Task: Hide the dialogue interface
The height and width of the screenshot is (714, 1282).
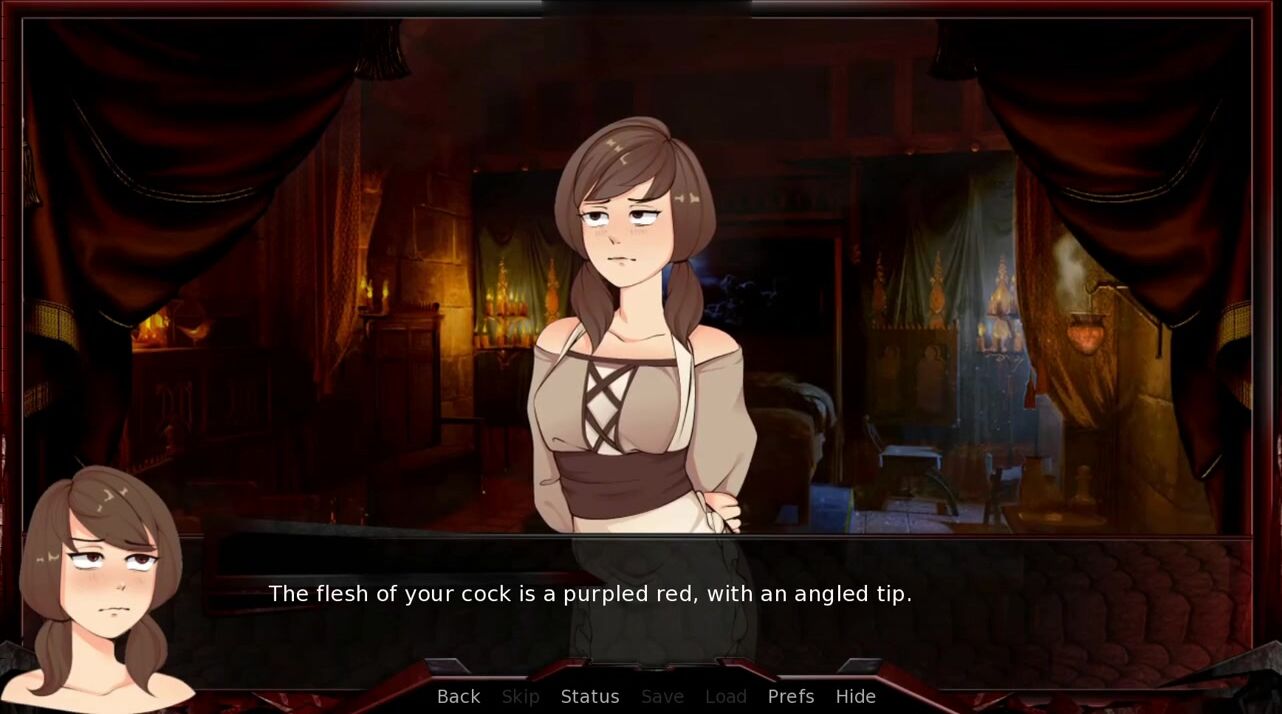Action: point(855,697)
